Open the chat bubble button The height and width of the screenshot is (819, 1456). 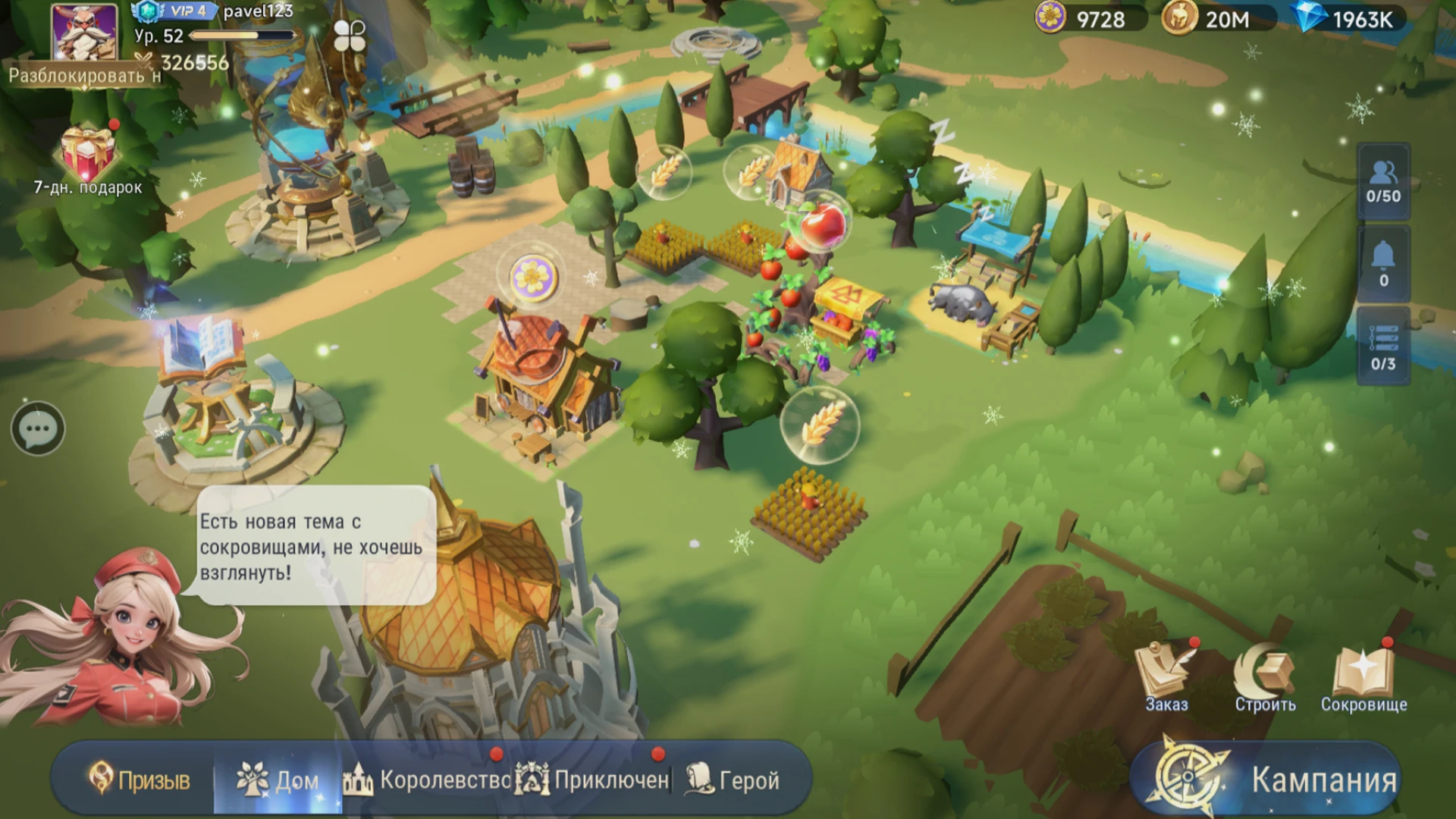38,429
